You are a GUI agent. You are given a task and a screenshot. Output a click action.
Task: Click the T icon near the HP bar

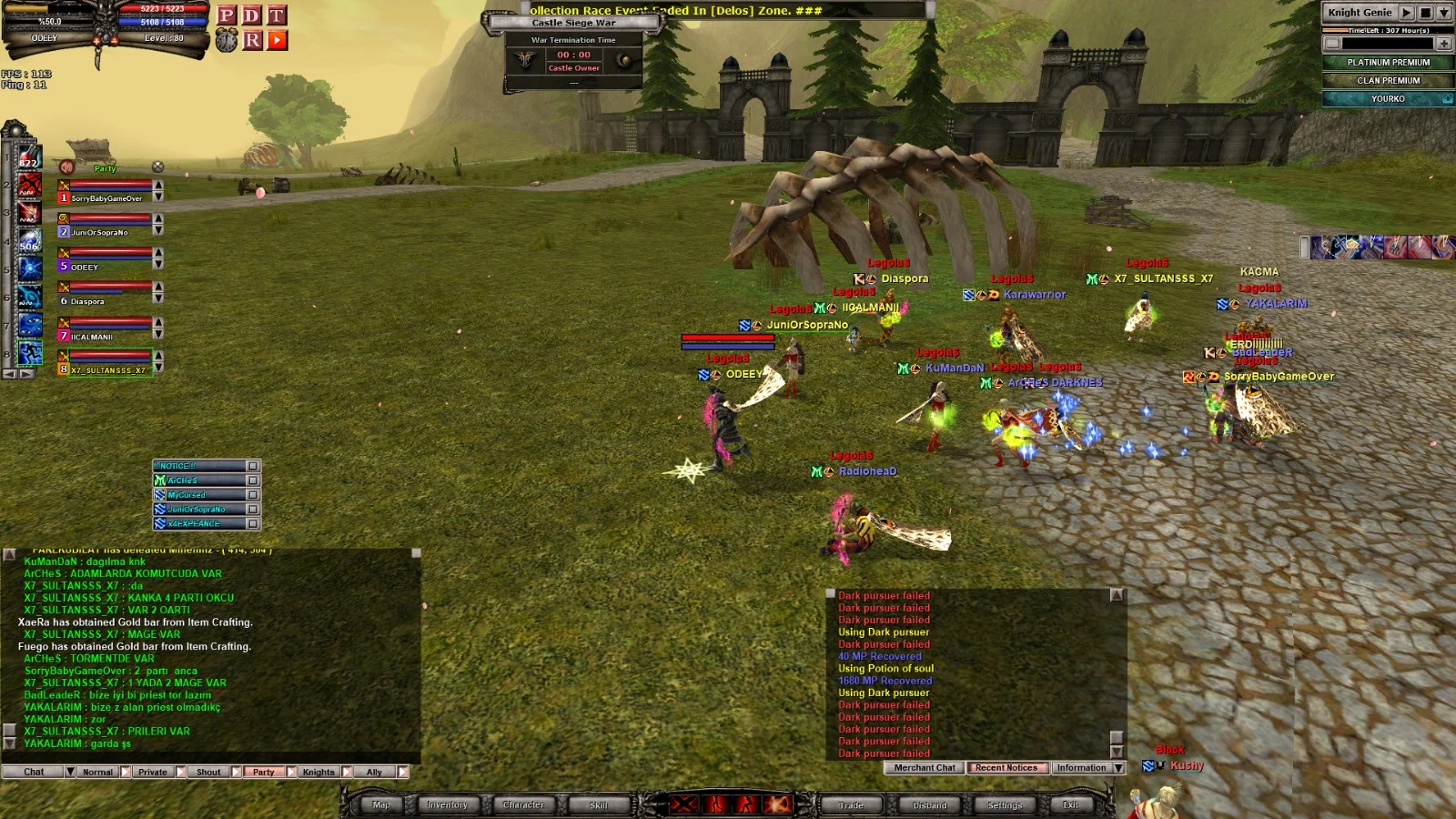[x=277, y=16]
